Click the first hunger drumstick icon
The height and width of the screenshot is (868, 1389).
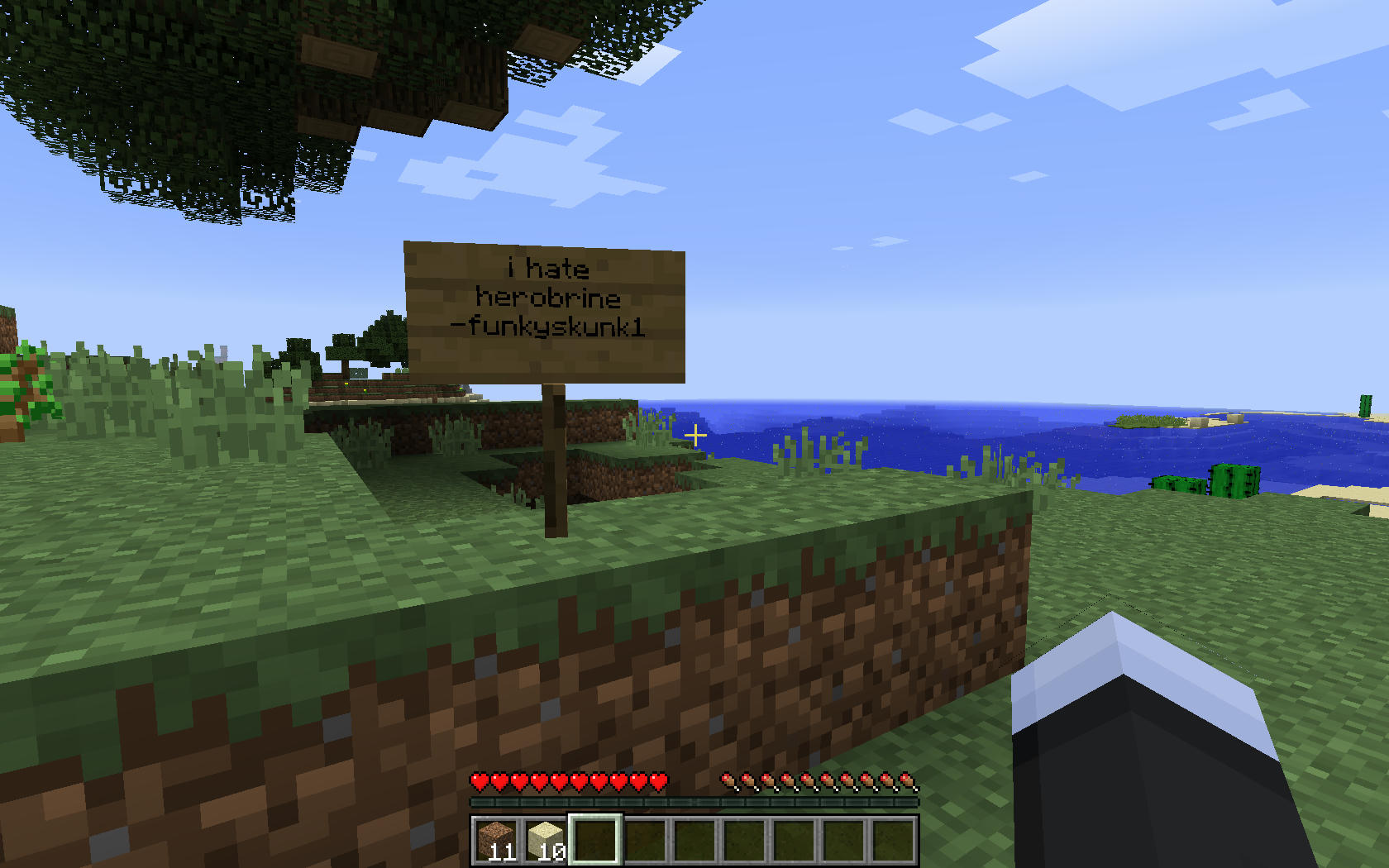[x=728, y=780]
